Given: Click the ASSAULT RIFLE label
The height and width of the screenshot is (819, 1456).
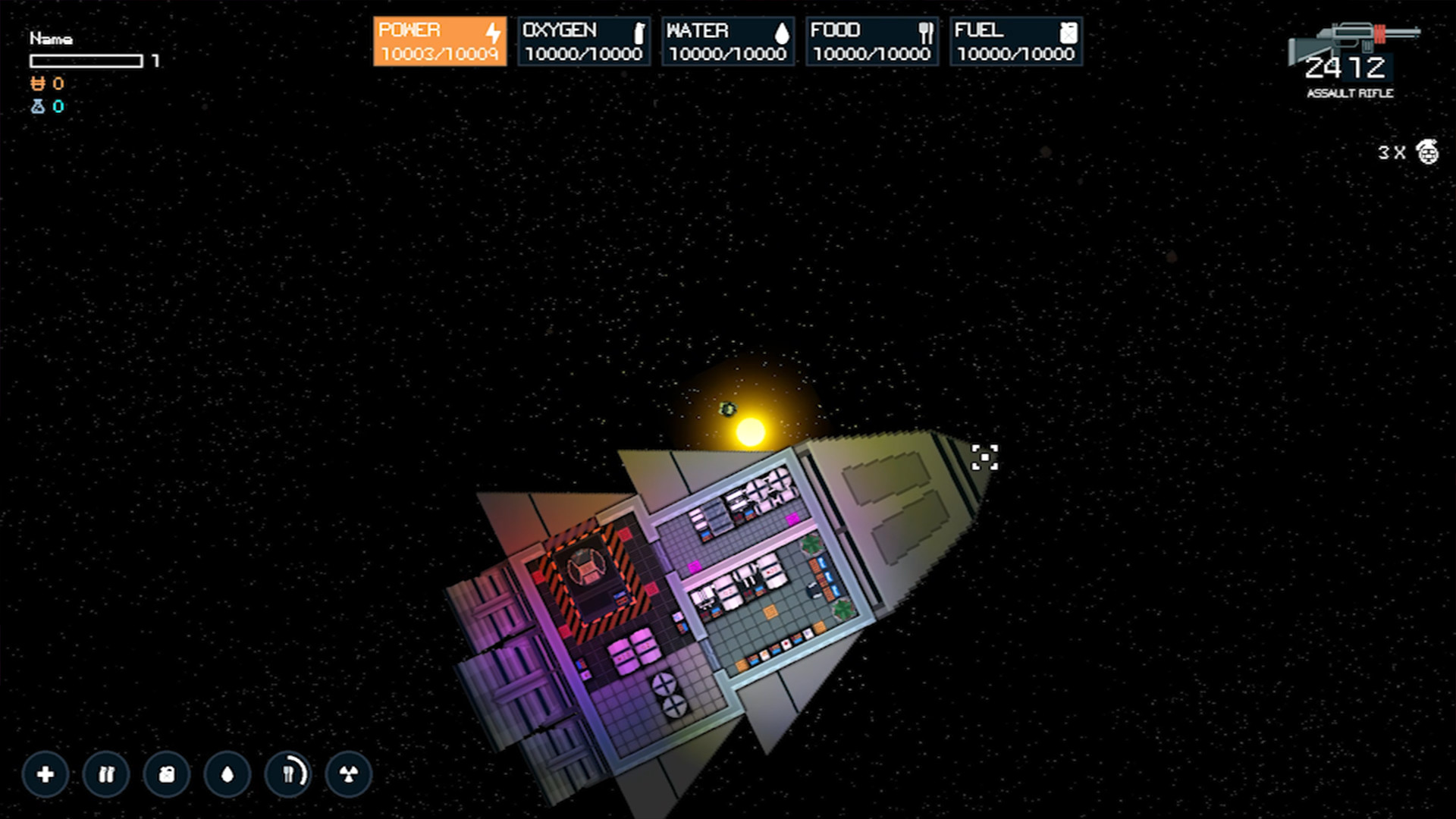Looking at the screenshot, I should (1350, 93).
